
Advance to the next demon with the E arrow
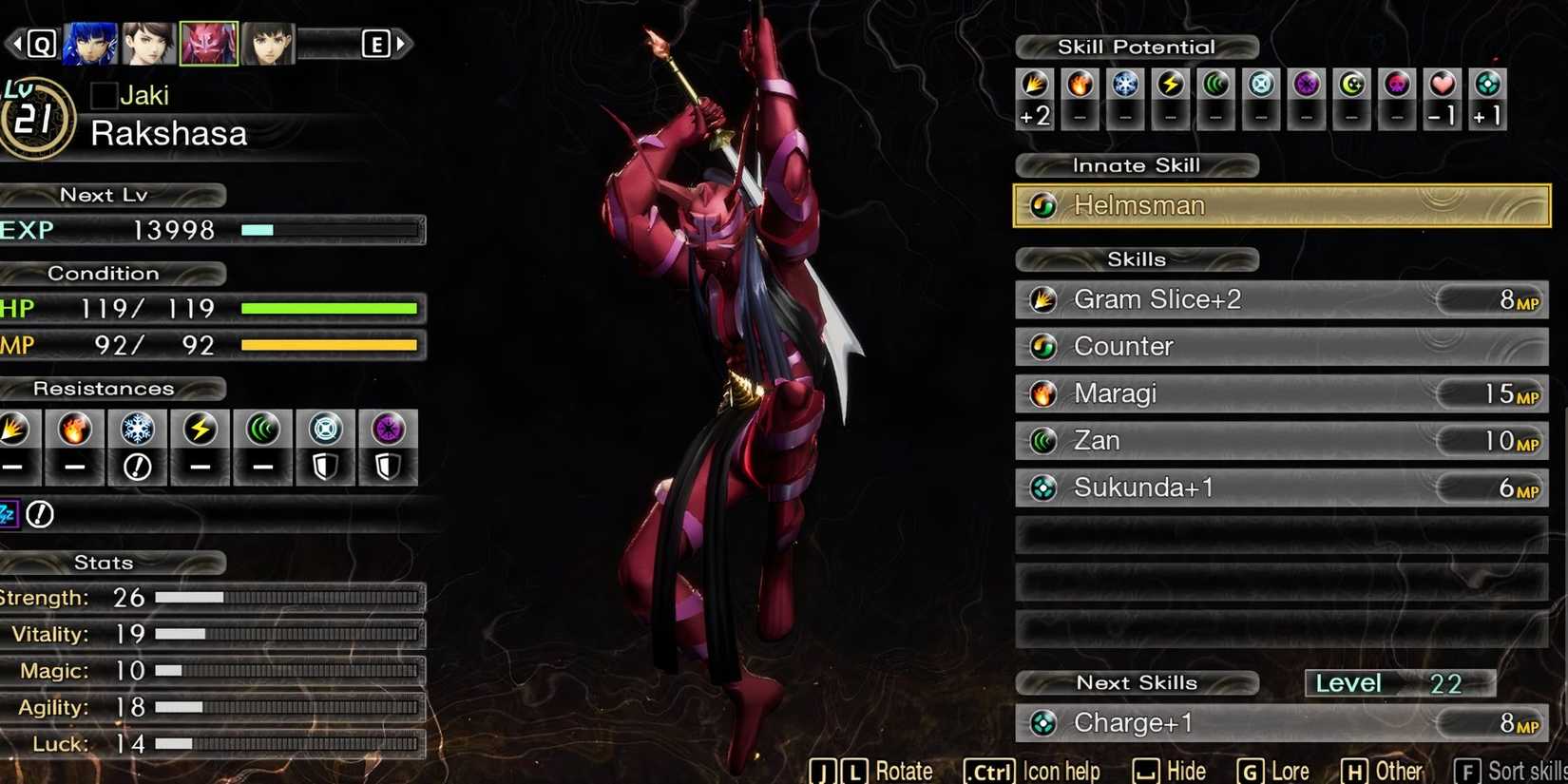380,43
